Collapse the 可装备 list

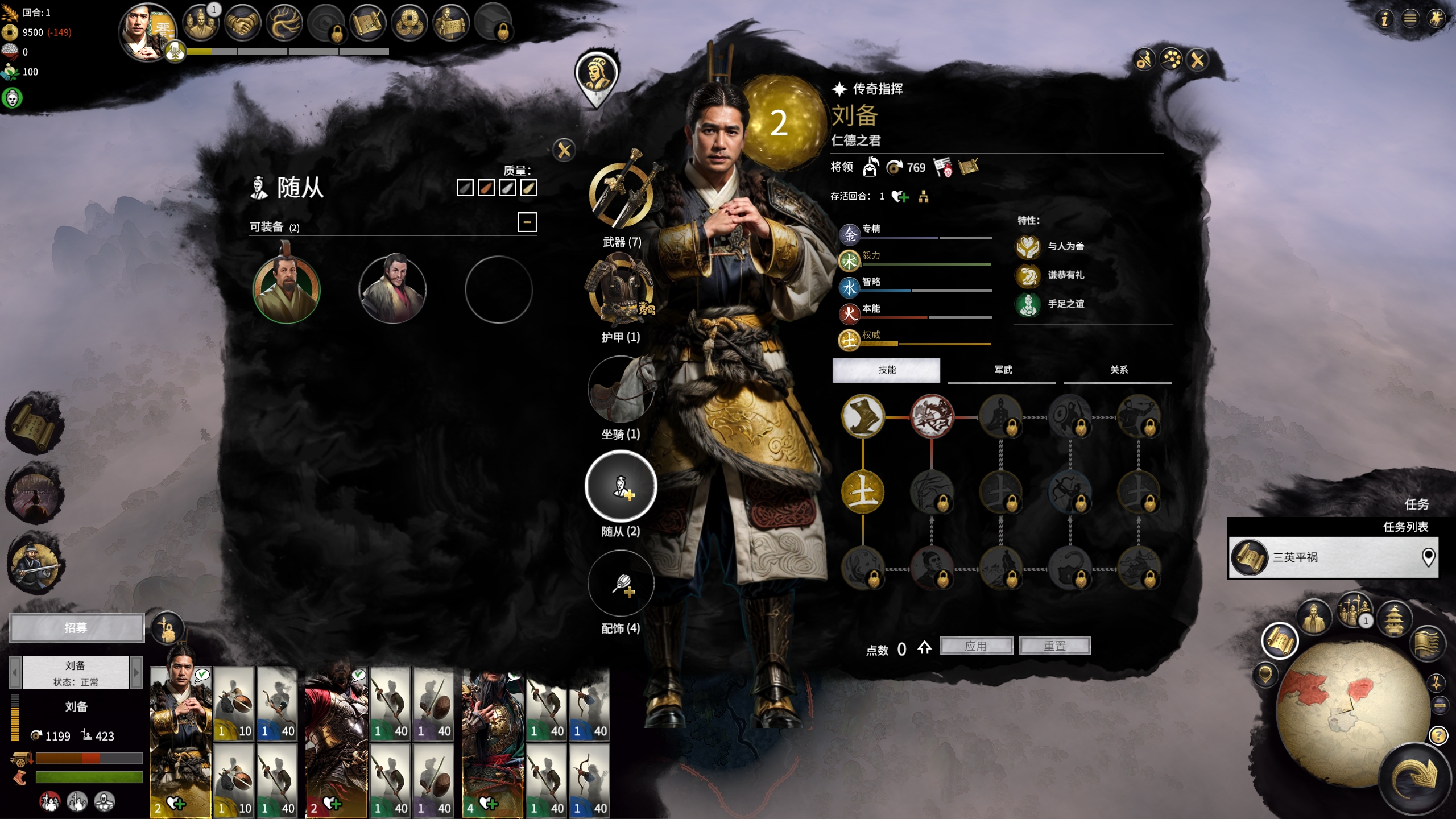point(527,222)
